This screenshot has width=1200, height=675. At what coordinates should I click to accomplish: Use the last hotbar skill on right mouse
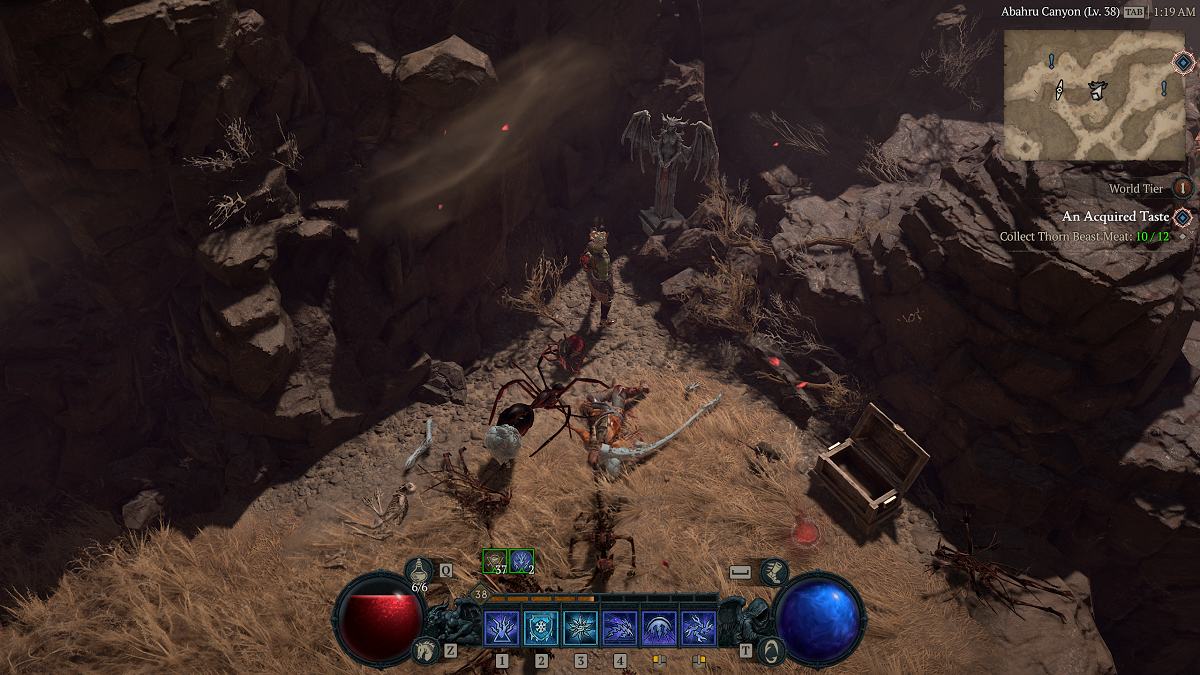point(698,629)
